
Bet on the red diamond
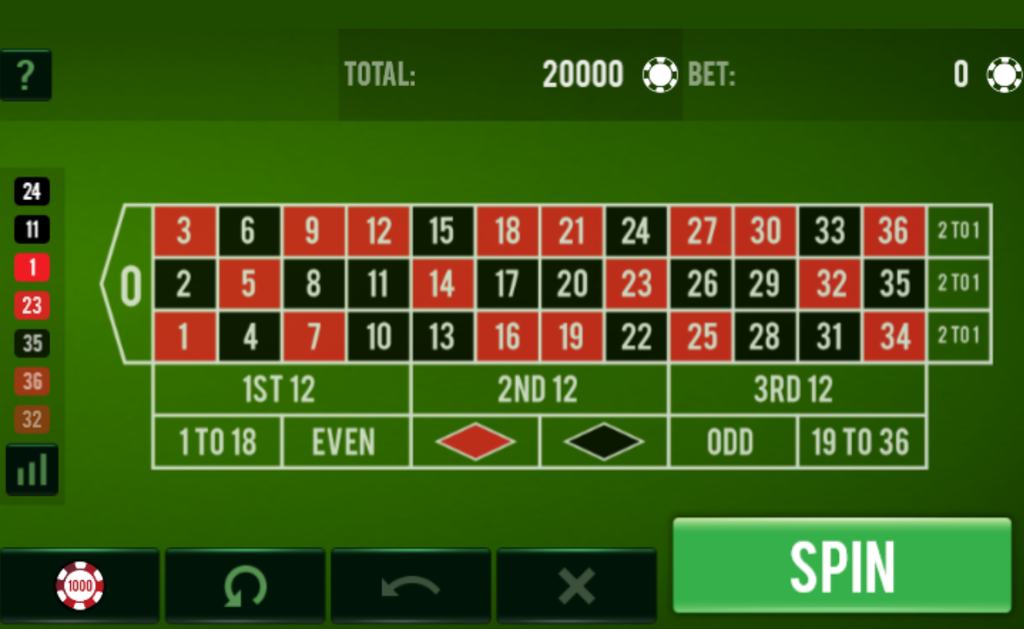[475, 442]
